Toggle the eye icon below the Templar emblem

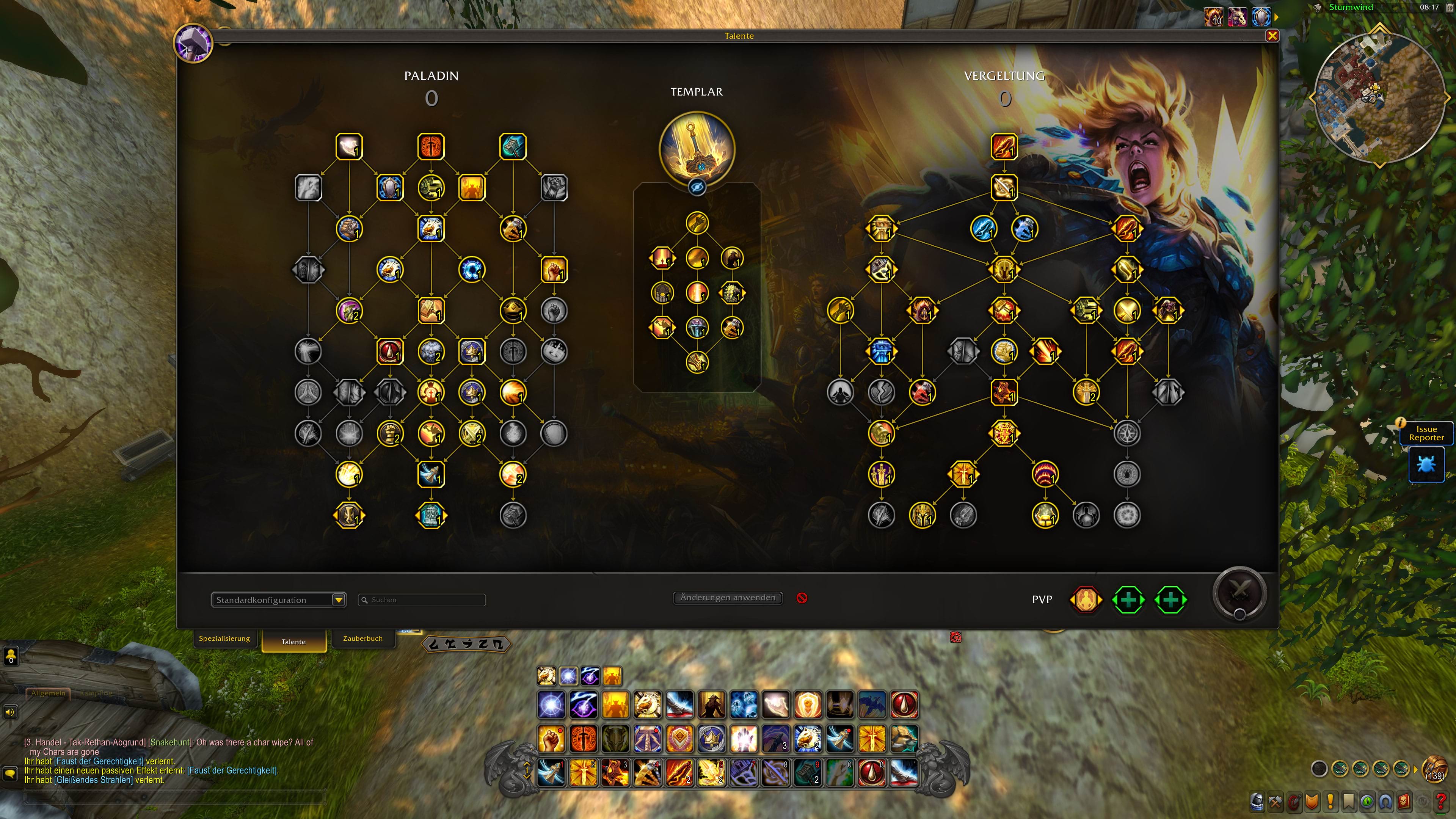pos(697,187)
